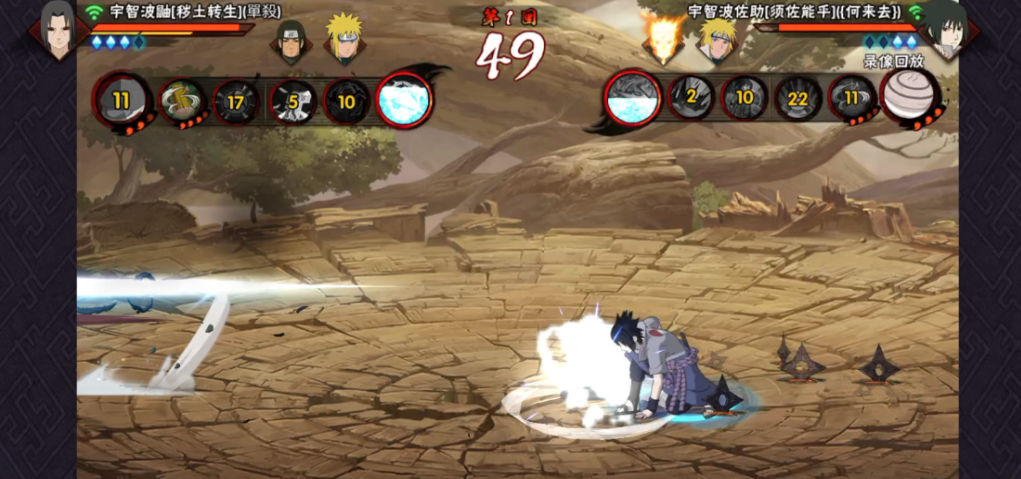This screenshot has width=1021, height=479.
Task: Tap the Minato support icon beside Hashirama
Action: pyautogui.click(x=343, y=40)
